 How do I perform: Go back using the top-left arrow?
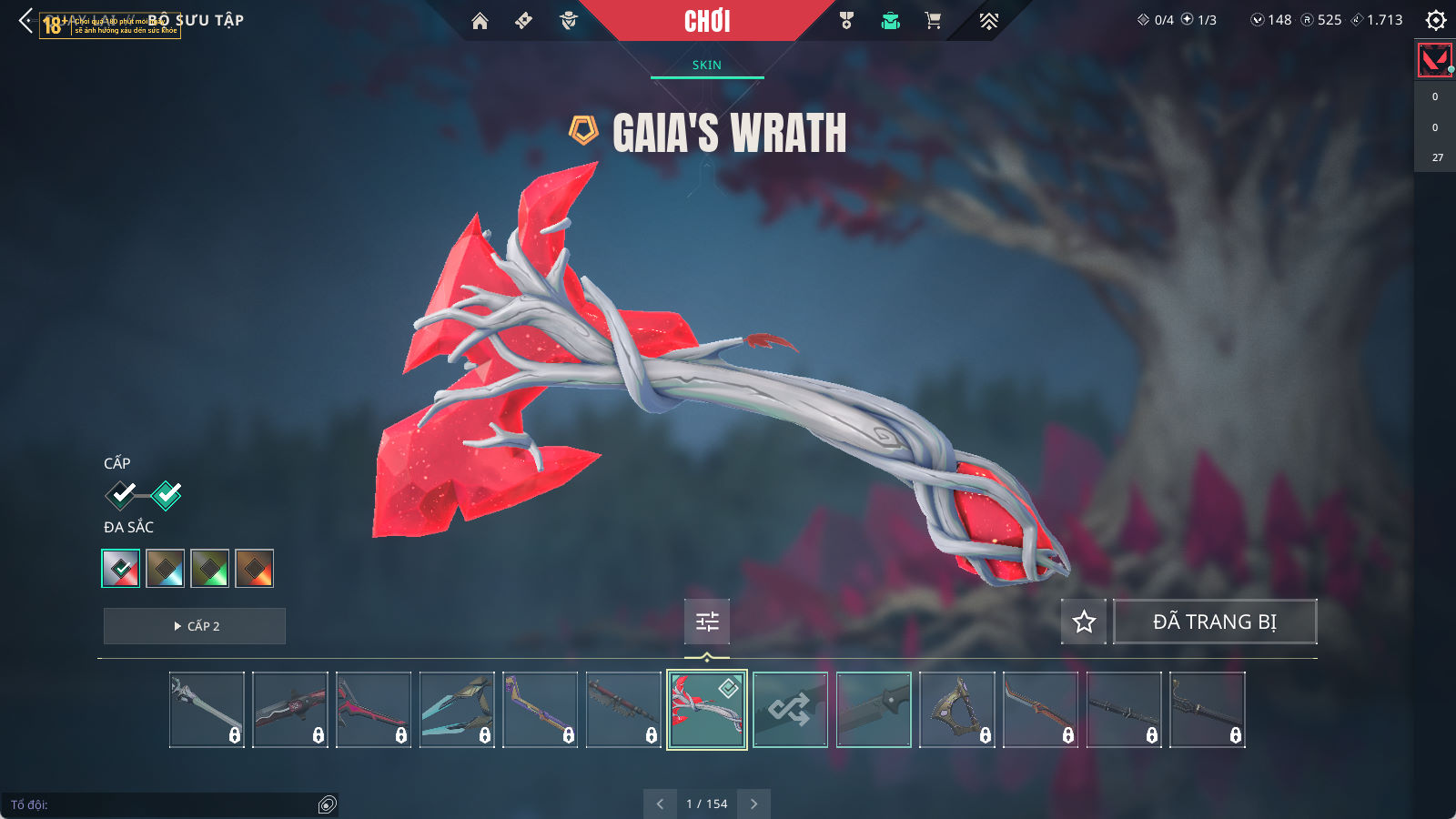25,20
